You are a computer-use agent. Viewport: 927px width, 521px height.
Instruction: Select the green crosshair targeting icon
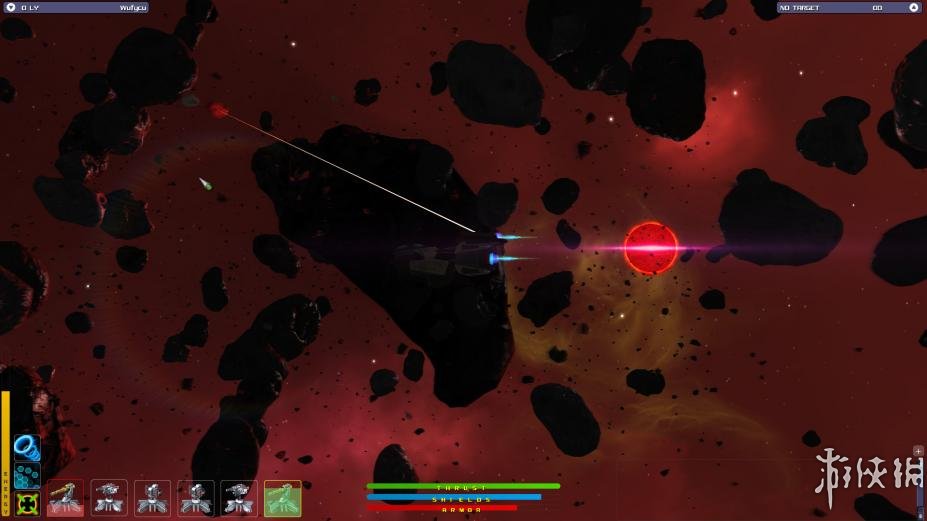coord(27,502)
